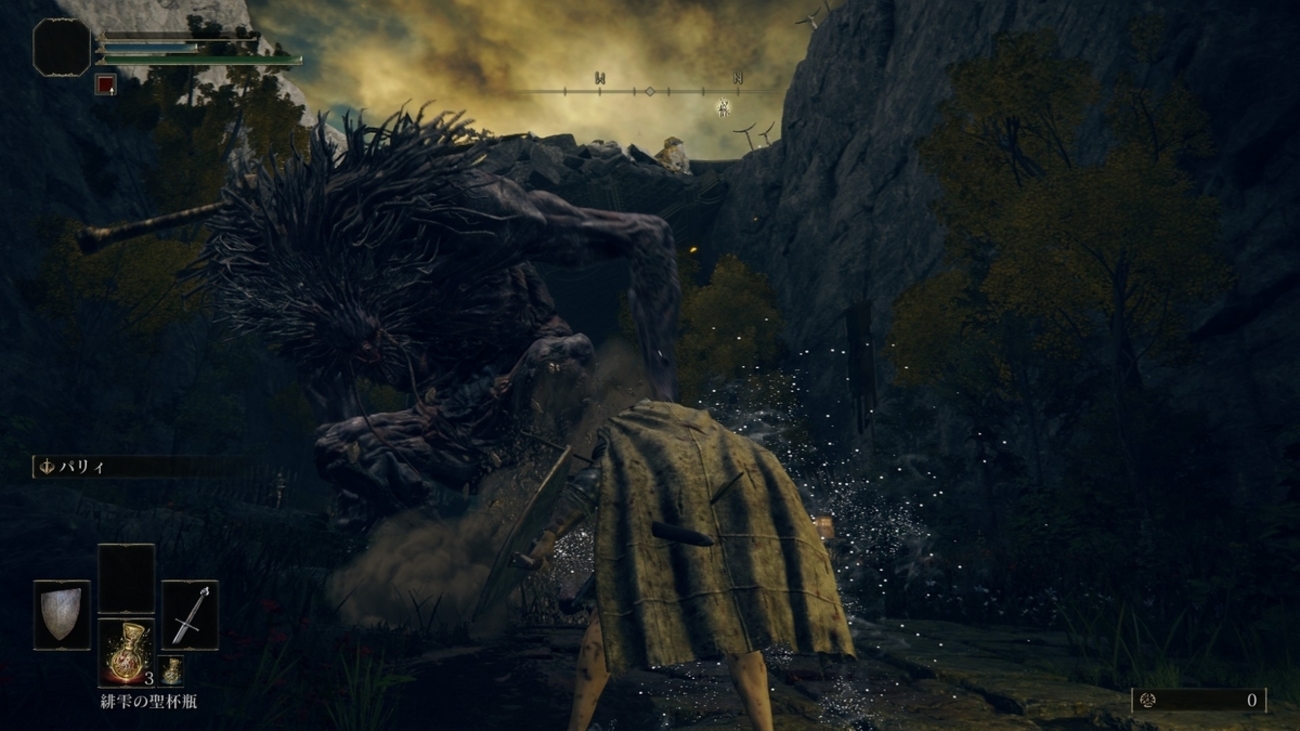Click the red status effect icon
The image size is (1300, 731).
coord(105,85)
